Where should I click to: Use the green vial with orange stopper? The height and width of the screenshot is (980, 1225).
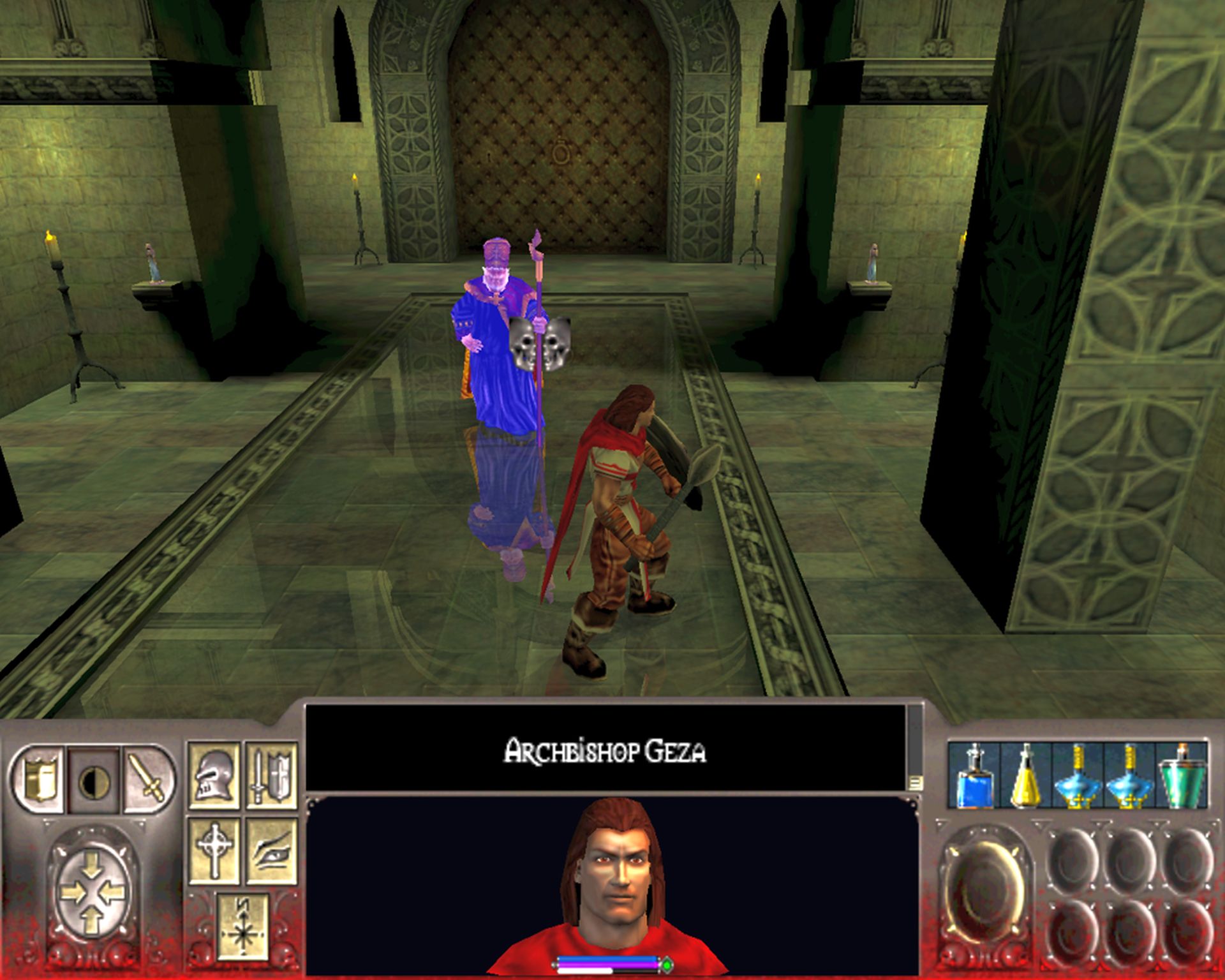point(1181,775)
